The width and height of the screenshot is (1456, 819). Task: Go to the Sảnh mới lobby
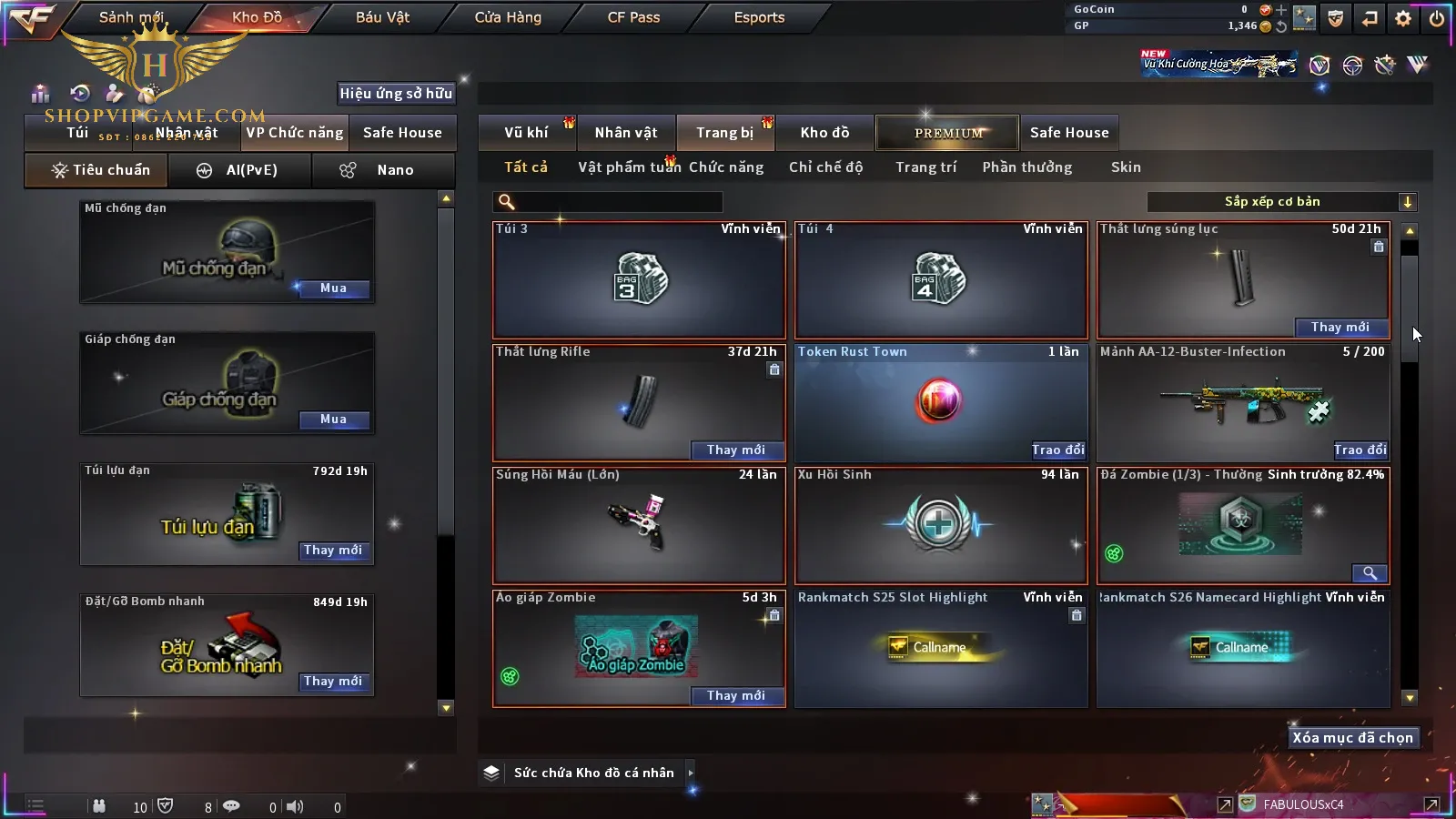(132, 17)
